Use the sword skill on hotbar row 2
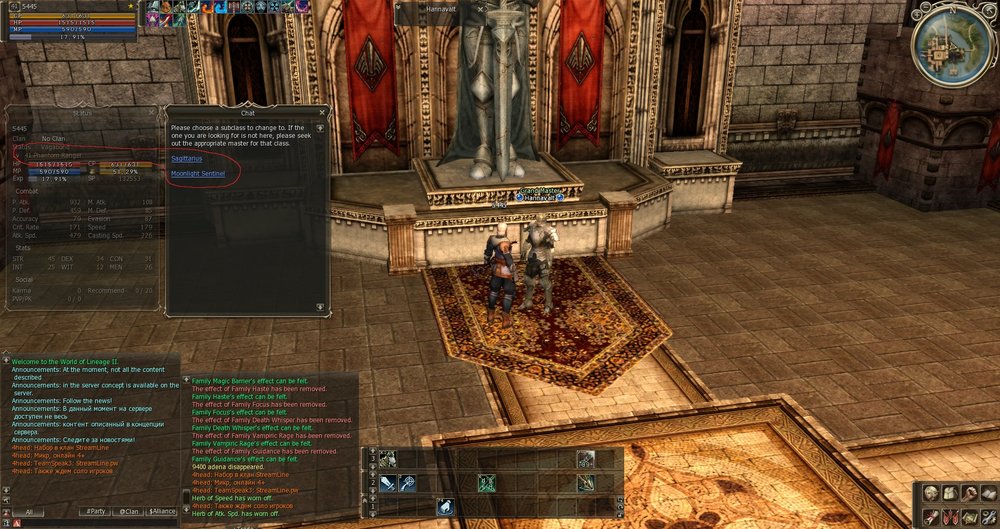 [x=389, y=483]
